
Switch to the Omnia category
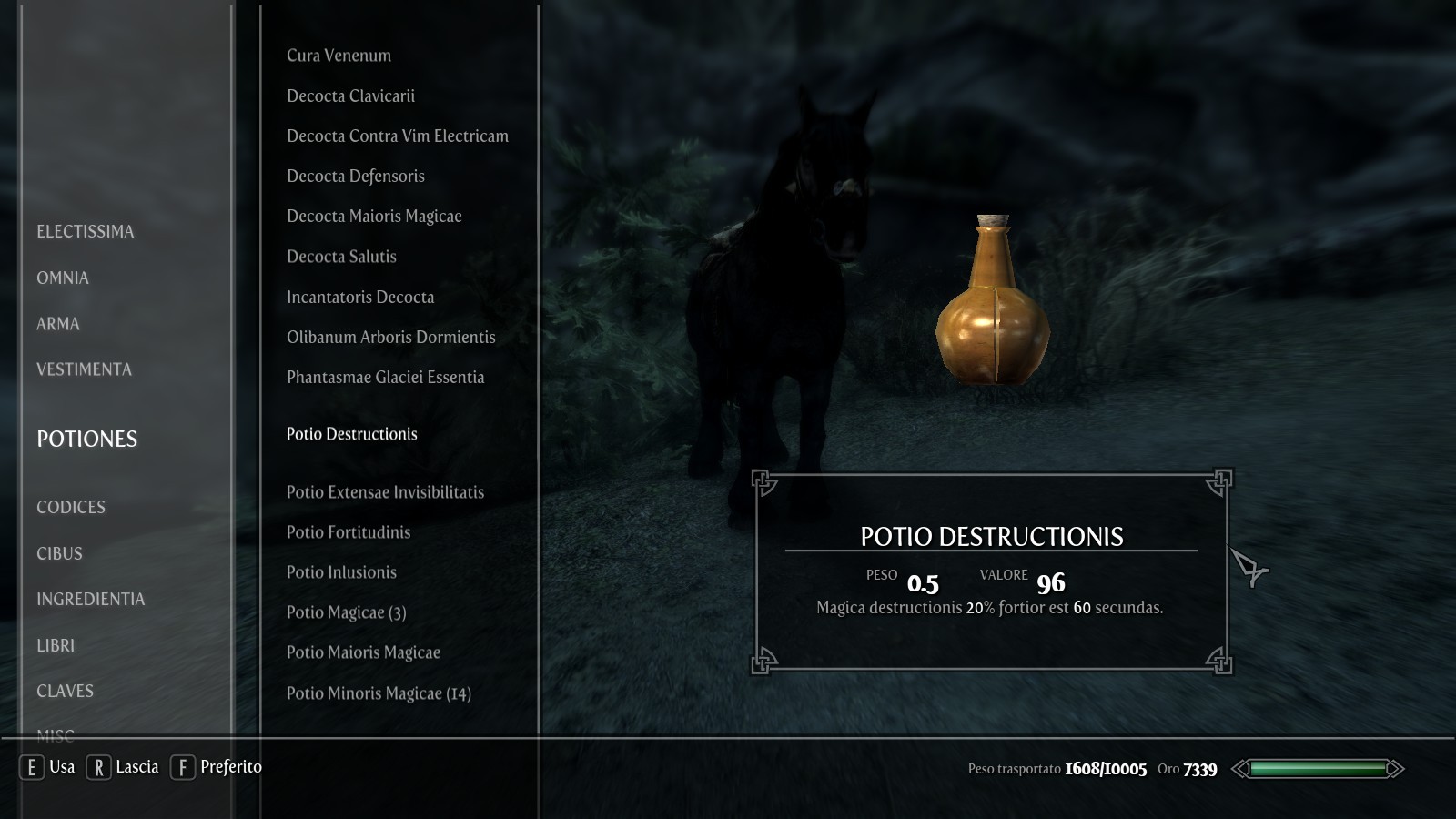tap(63, 278)
